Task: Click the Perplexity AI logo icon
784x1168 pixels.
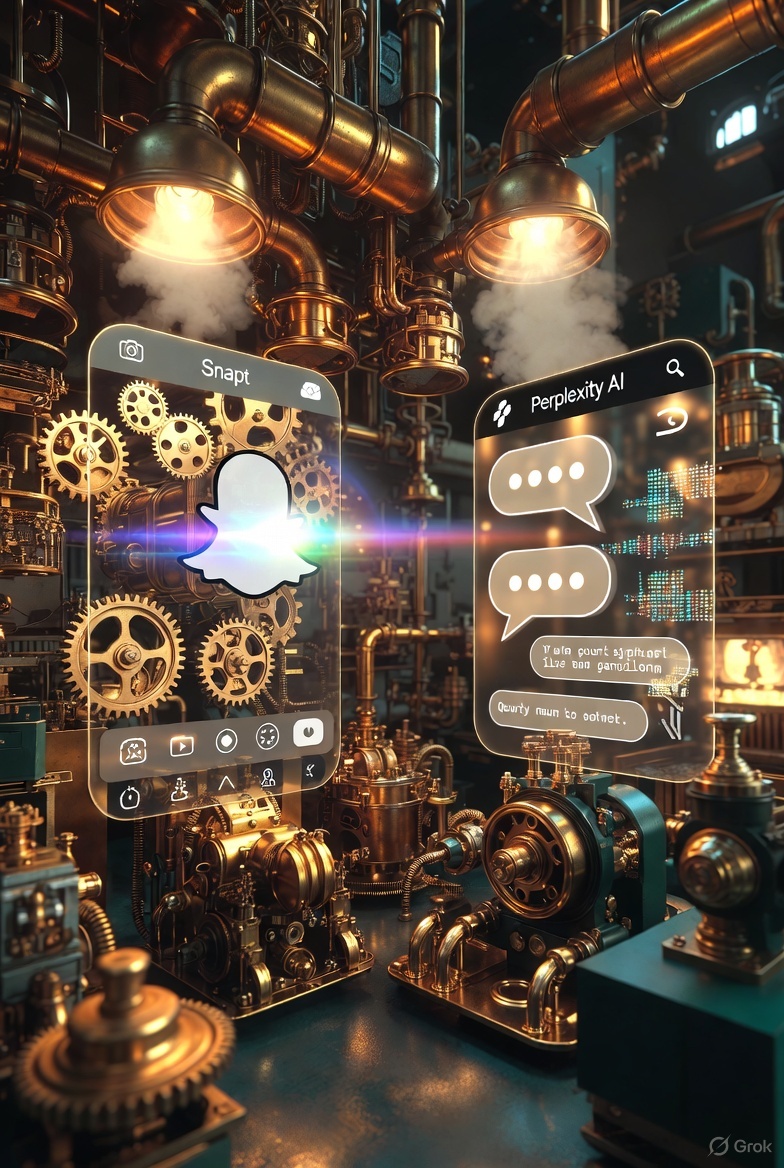Action: click(502, 408)
